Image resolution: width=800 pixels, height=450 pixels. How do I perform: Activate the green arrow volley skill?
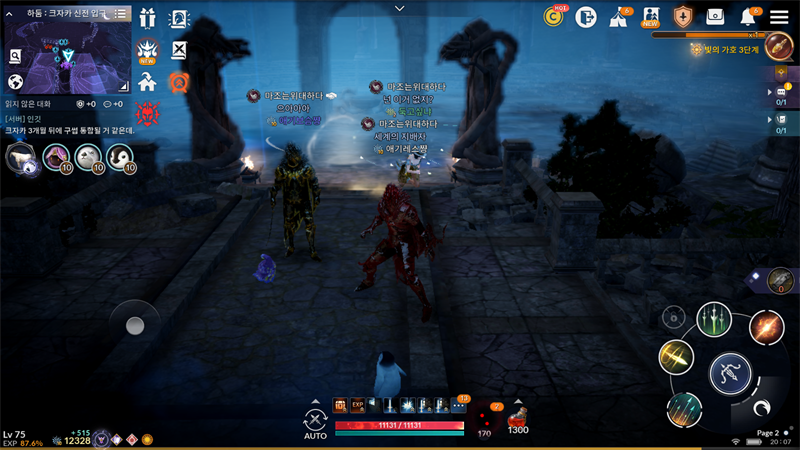pos(714,319)
